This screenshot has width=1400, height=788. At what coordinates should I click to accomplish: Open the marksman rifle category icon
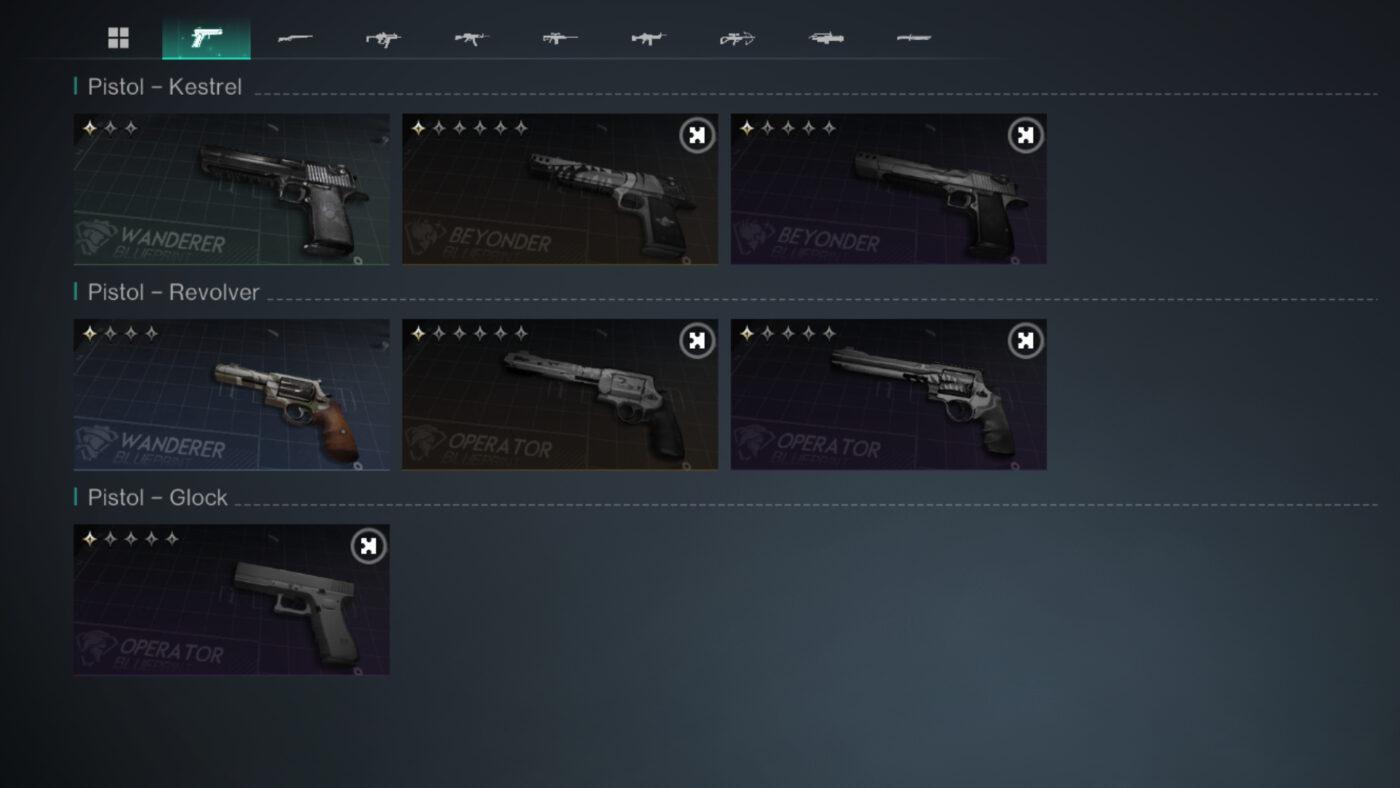559,37
